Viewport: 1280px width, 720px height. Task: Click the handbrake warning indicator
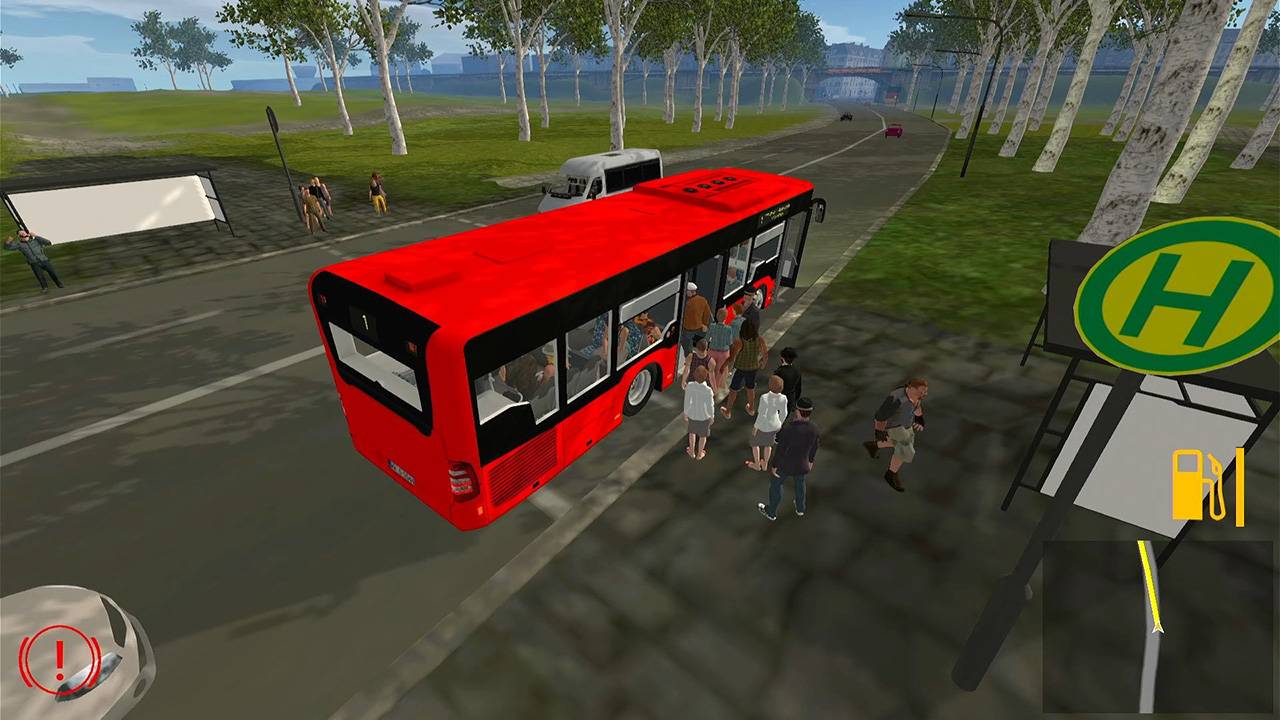point(59,657)
